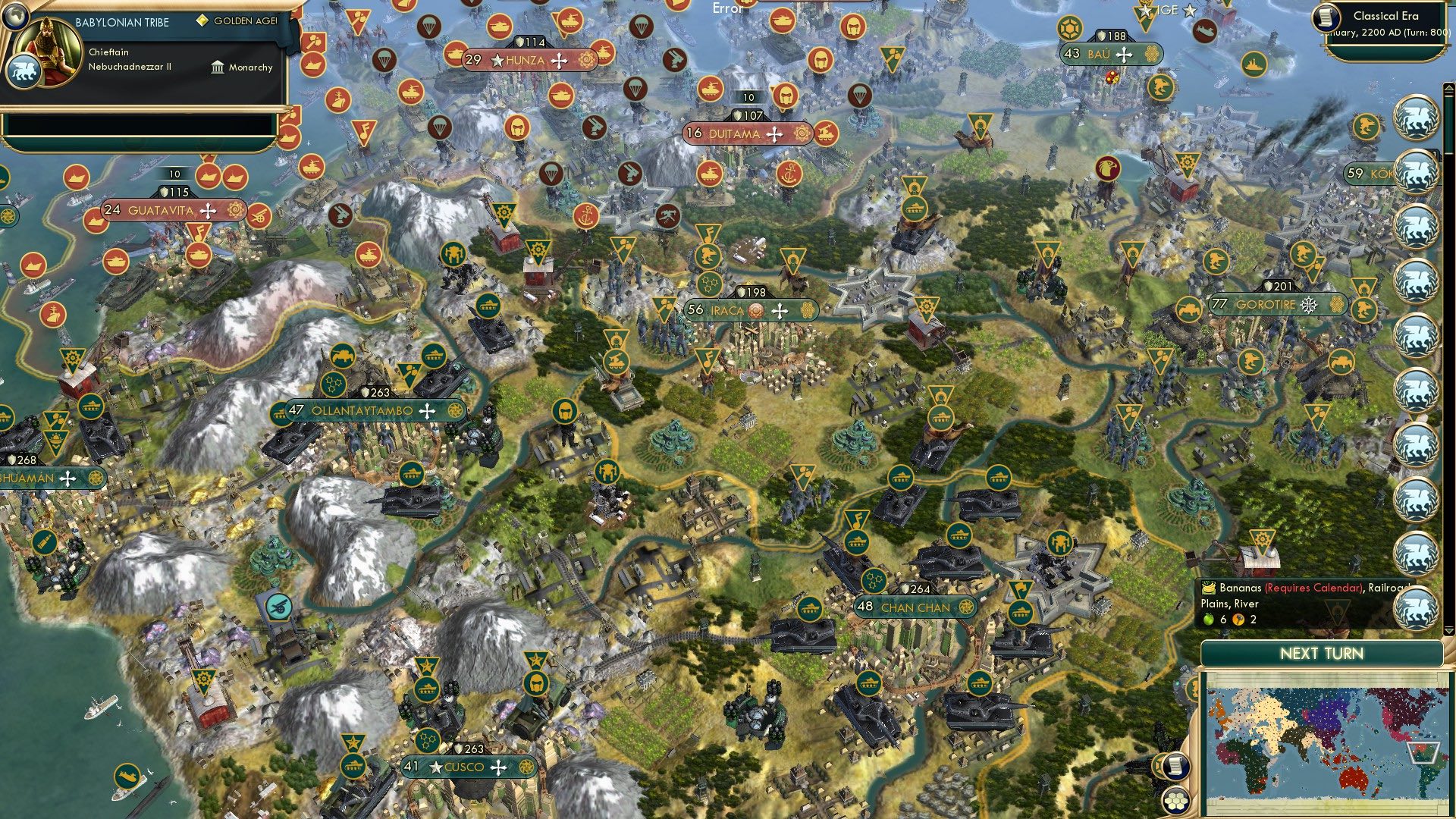Image resolution: width=1456 pixels, height=819 pixels.
Task: Toggle the globe view button above the leader portrait
Action: click(x=16, y=17)
